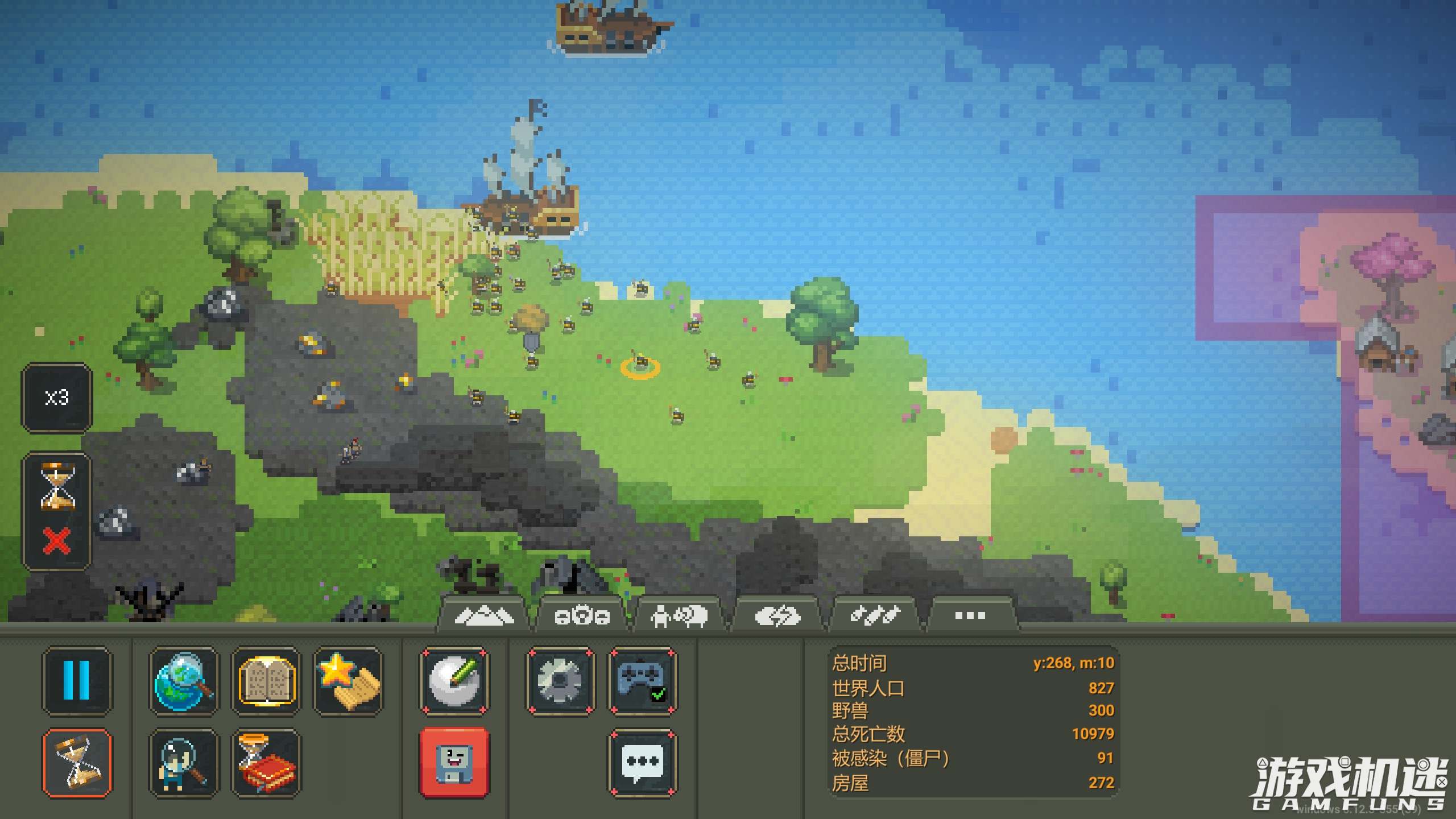Viewport: 1456px width, 819px height.
Task: Open the speech bubble chat button
Action: pyautogui.click(x=643, y=763)
